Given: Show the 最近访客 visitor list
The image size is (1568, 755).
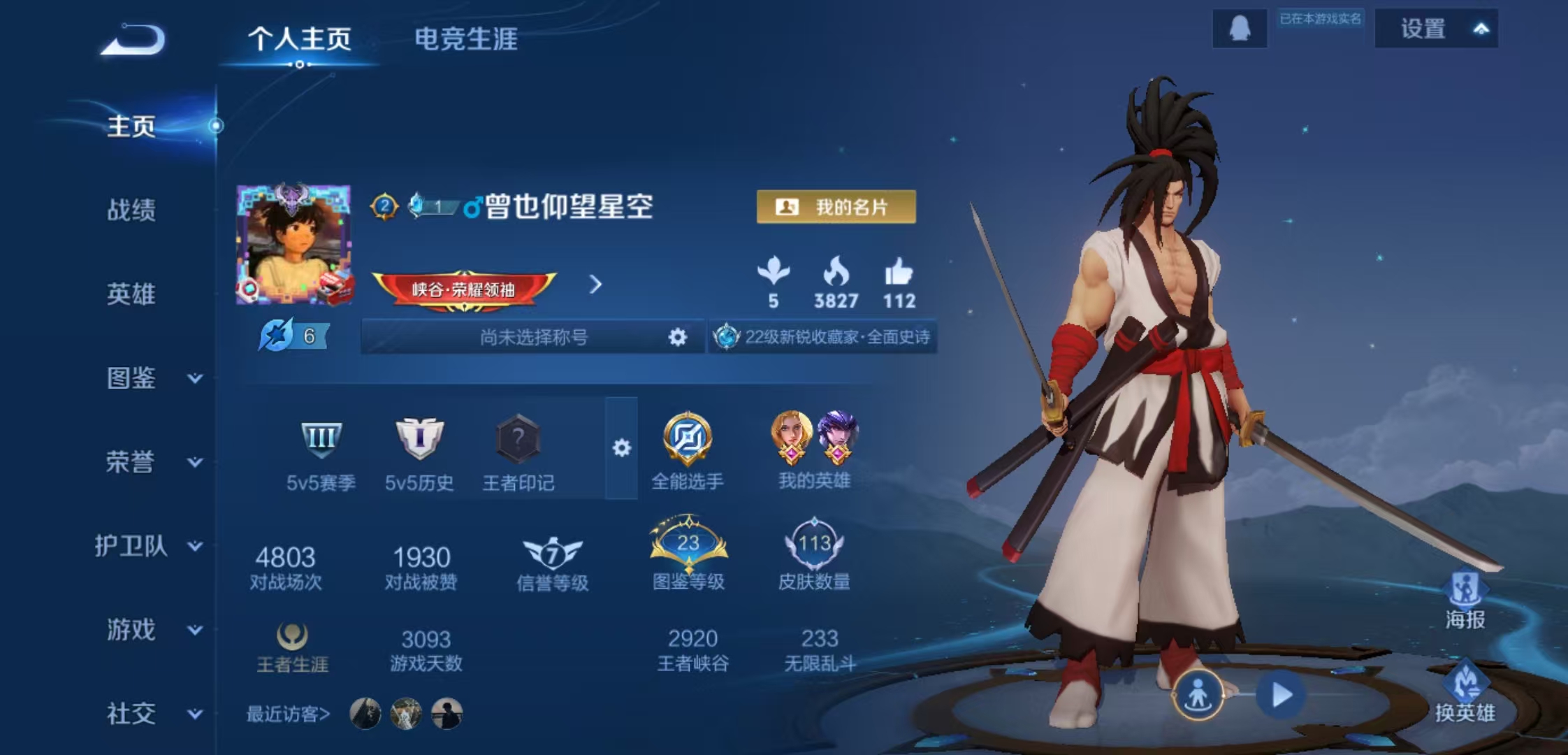Looking at the screenshot, I should (288, 714).
